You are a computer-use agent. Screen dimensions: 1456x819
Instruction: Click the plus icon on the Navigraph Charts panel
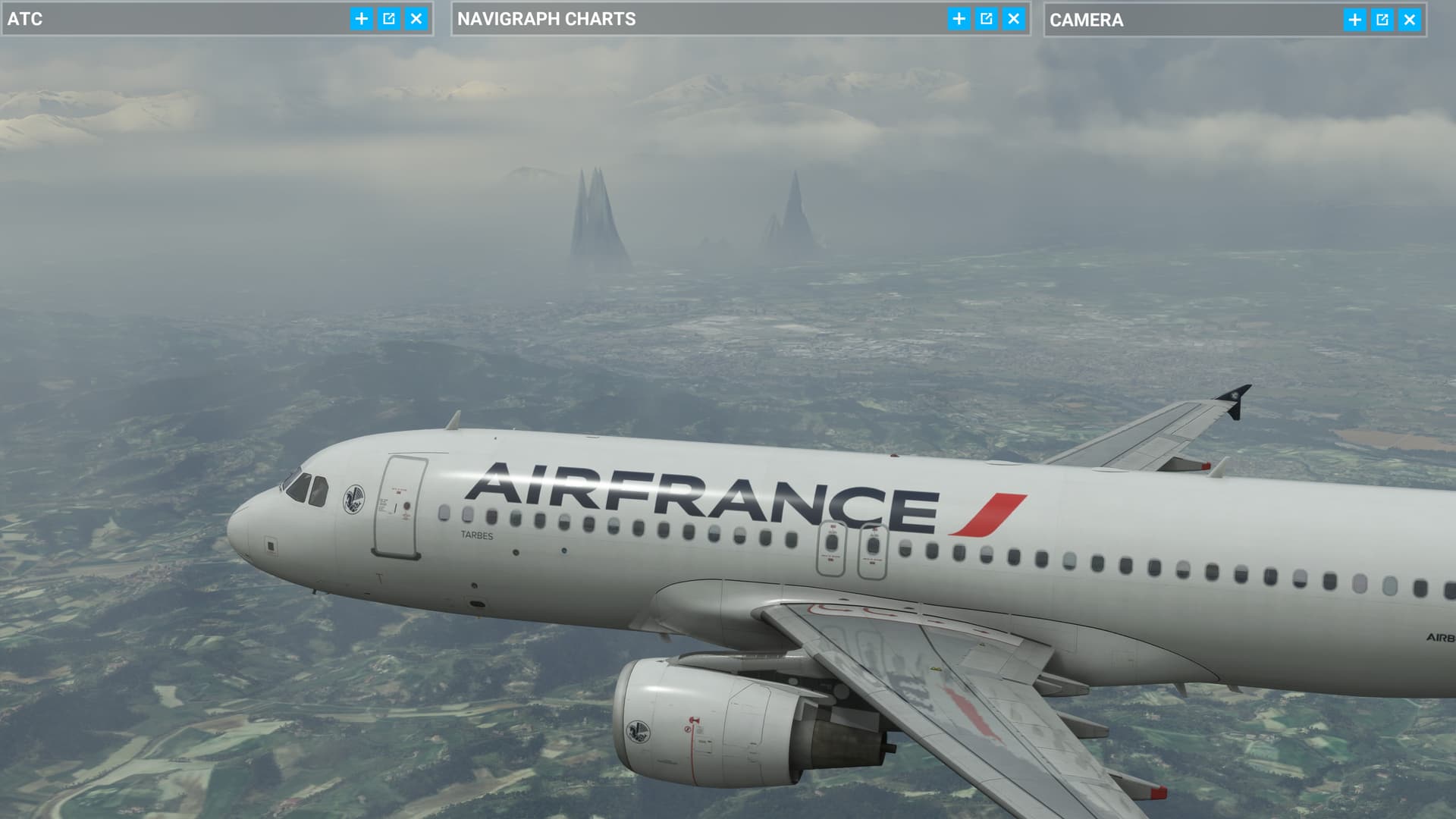(959, 20)
